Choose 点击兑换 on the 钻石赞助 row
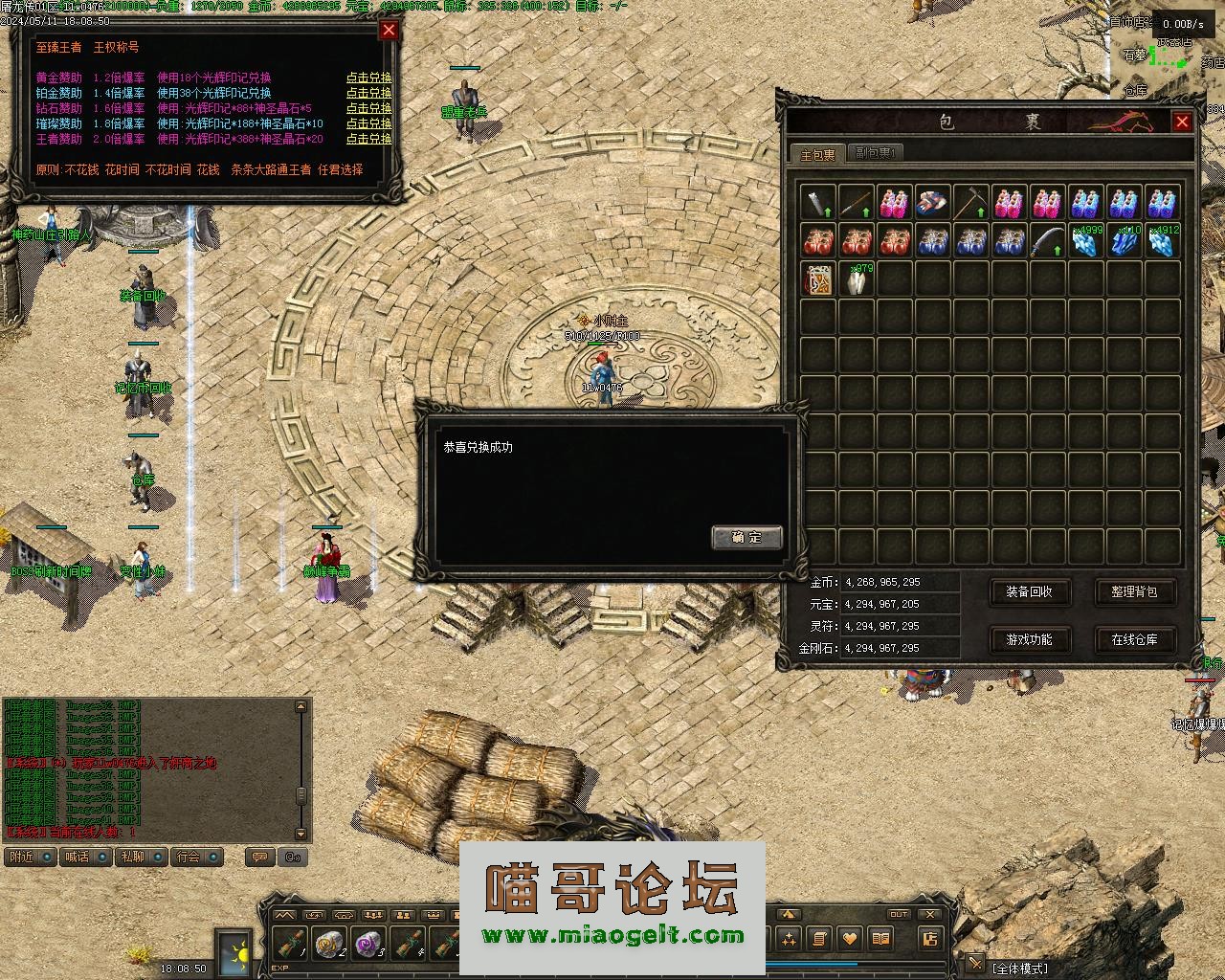This screenshot has width=1225, height=980. point(368,109)
